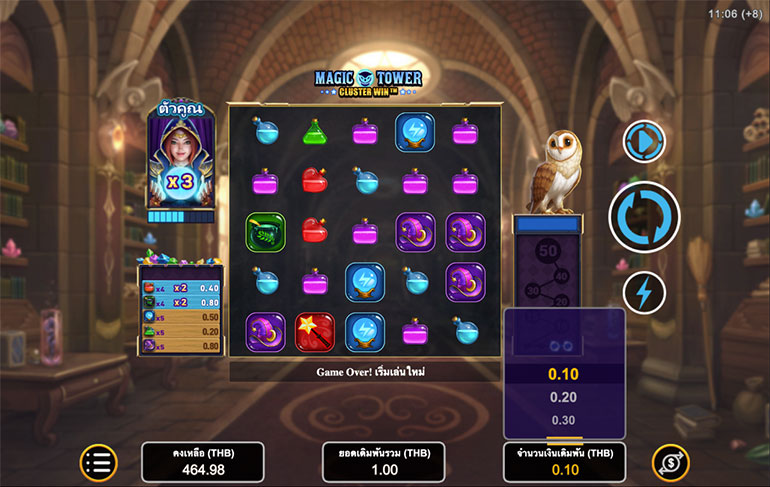
Task: Open the coin bet settings icon
Action: [670, 462]
